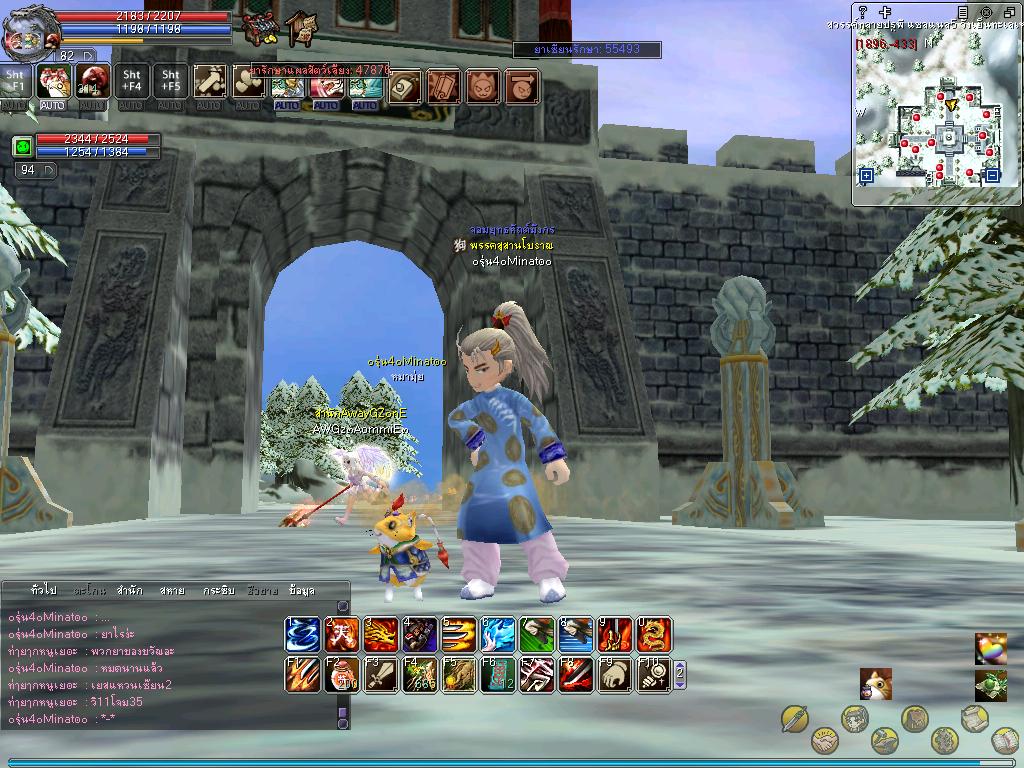Use the golden dragon skill in slot 0
The width and height of the screenshot is (1024, 768).
coord(654,635)
